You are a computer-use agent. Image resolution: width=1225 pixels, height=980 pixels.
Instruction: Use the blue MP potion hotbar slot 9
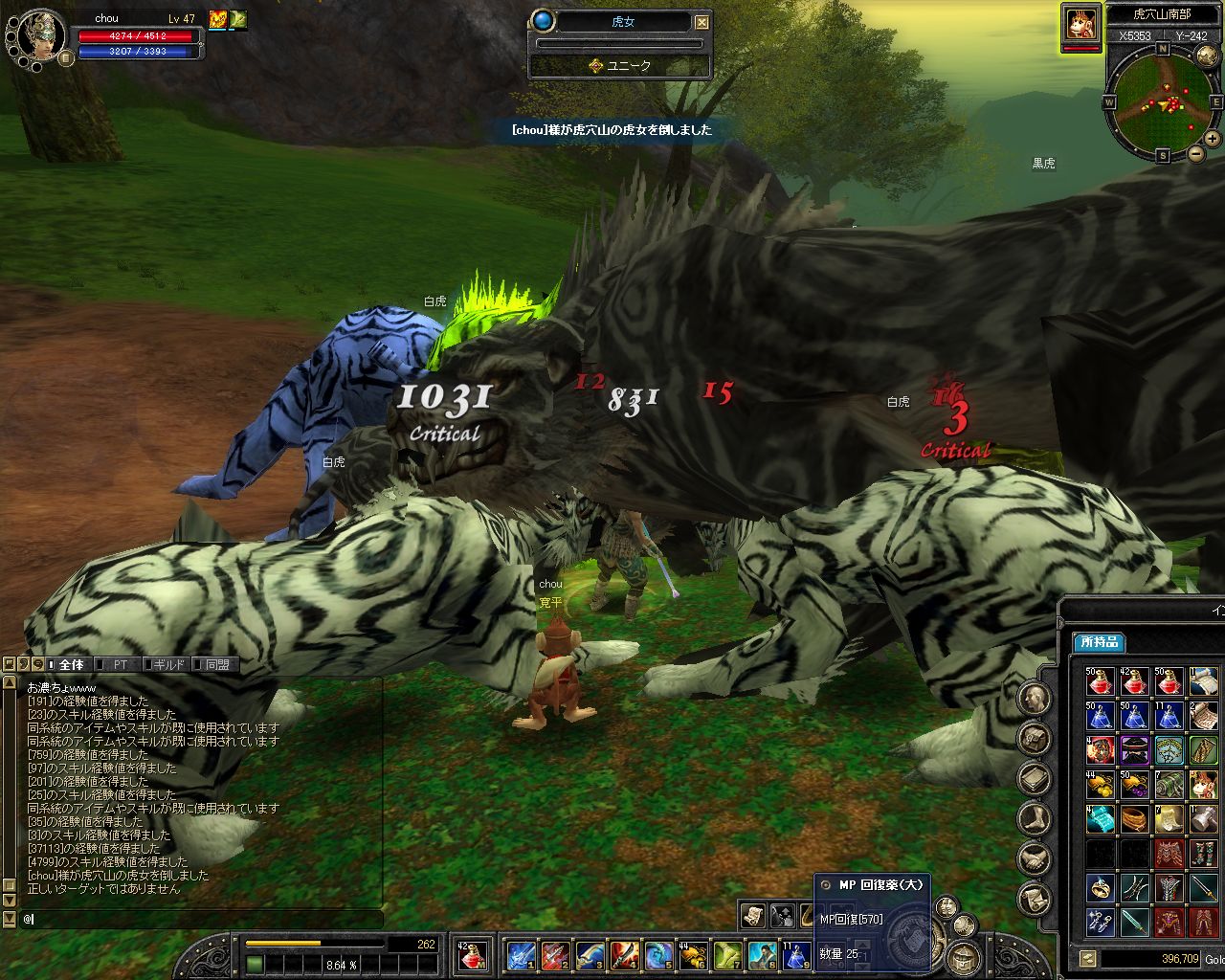click(795, 955)
